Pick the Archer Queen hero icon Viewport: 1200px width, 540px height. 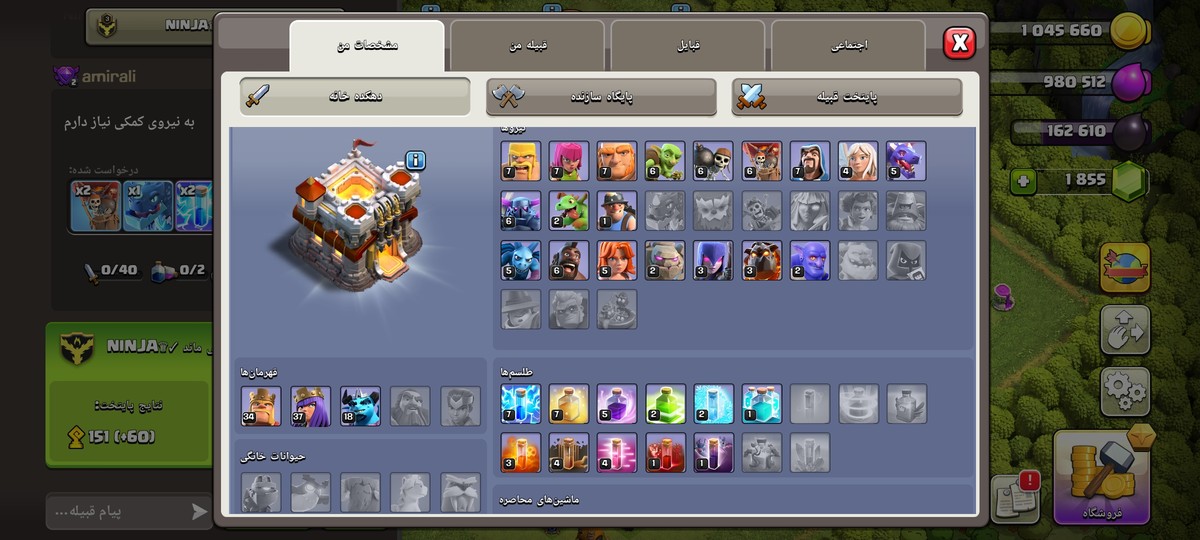coord(310,406)
